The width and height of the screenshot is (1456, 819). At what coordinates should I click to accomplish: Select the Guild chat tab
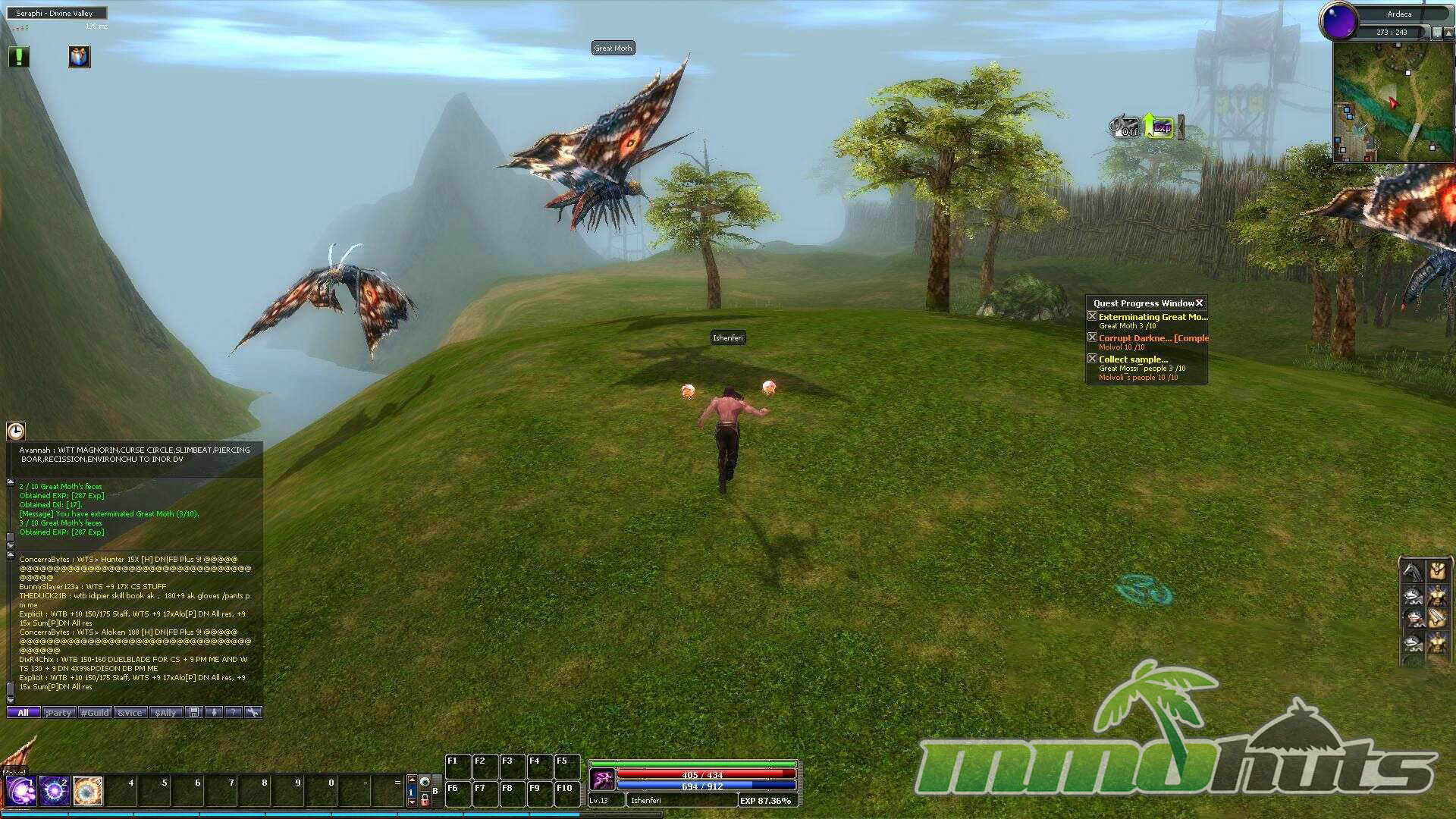tap(96, 713)
